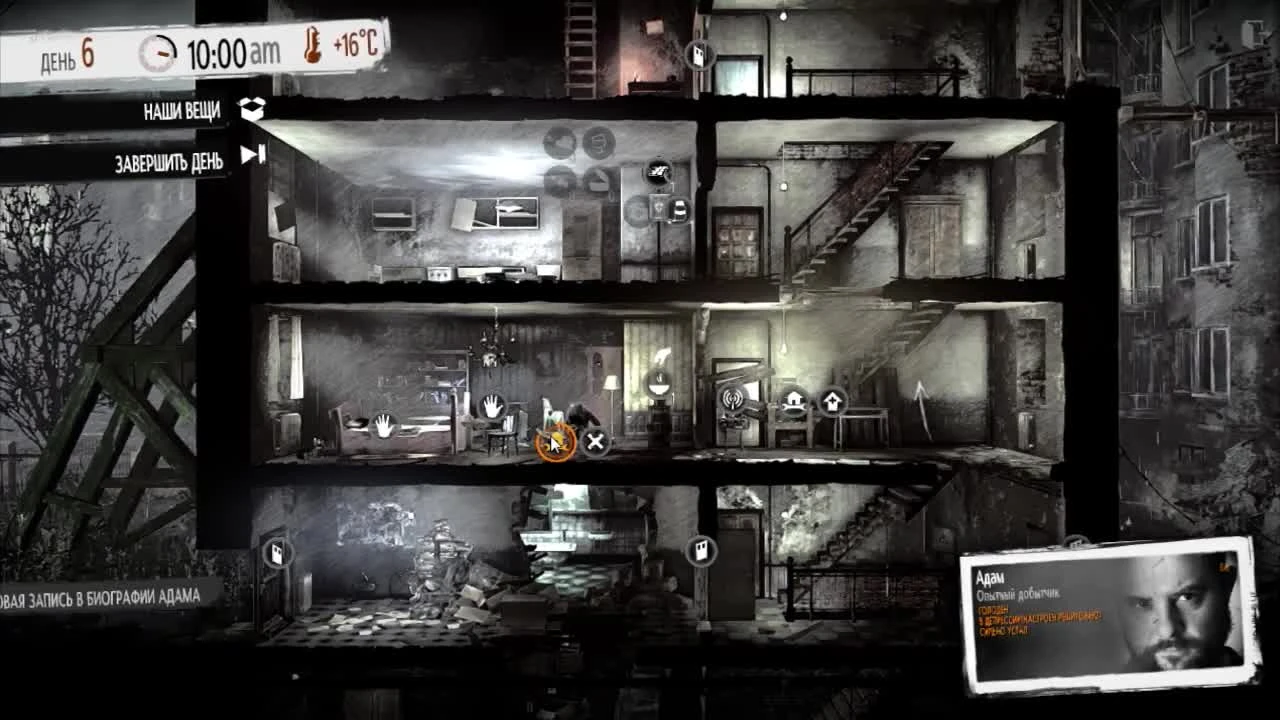This screenshot has height=720, width=1280.
Task: Cancel the queued action with the X icon
Action: [x=597, y=440]
